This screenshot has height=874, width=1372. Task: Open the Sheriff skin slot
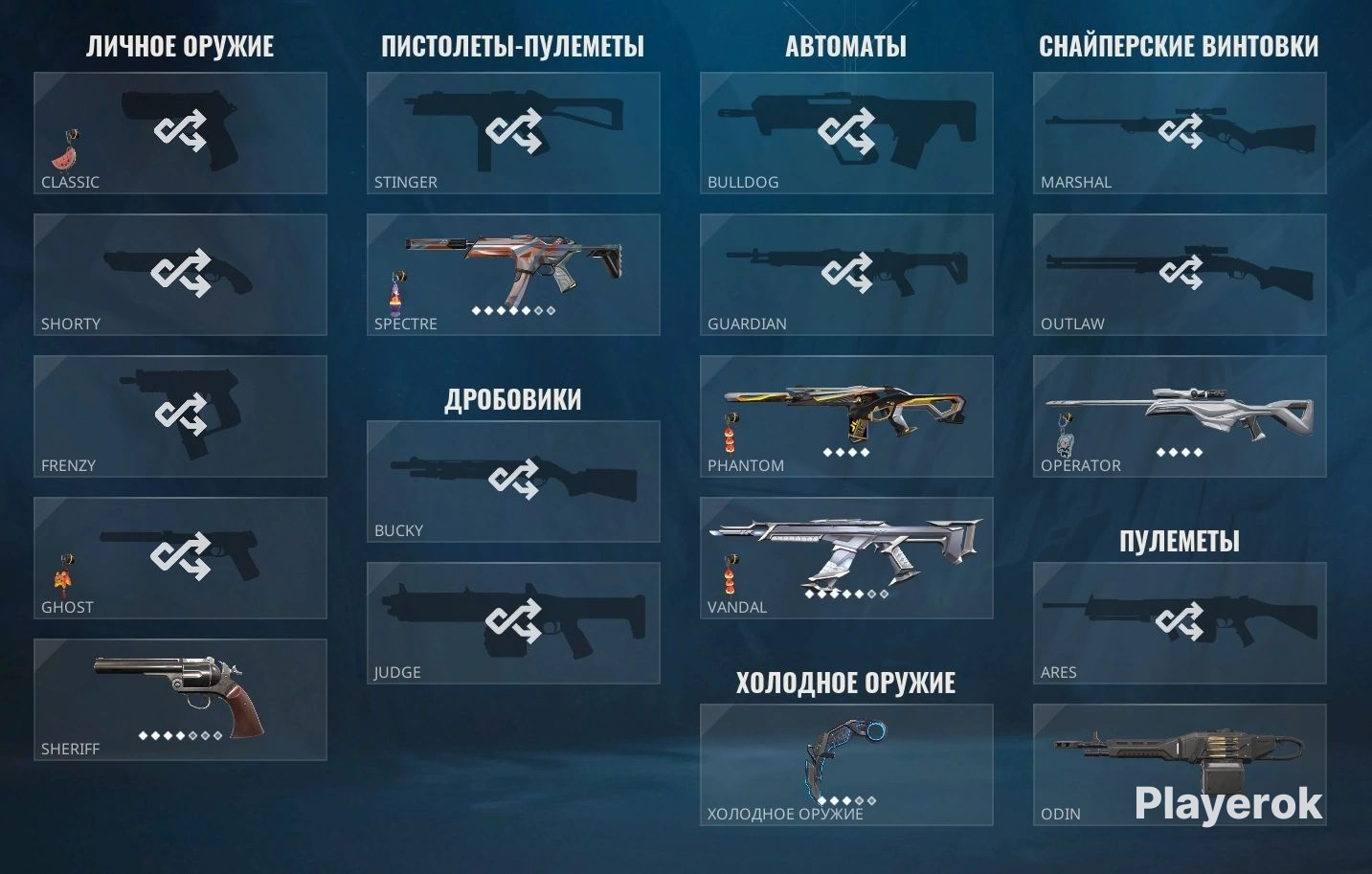[179, 699]
